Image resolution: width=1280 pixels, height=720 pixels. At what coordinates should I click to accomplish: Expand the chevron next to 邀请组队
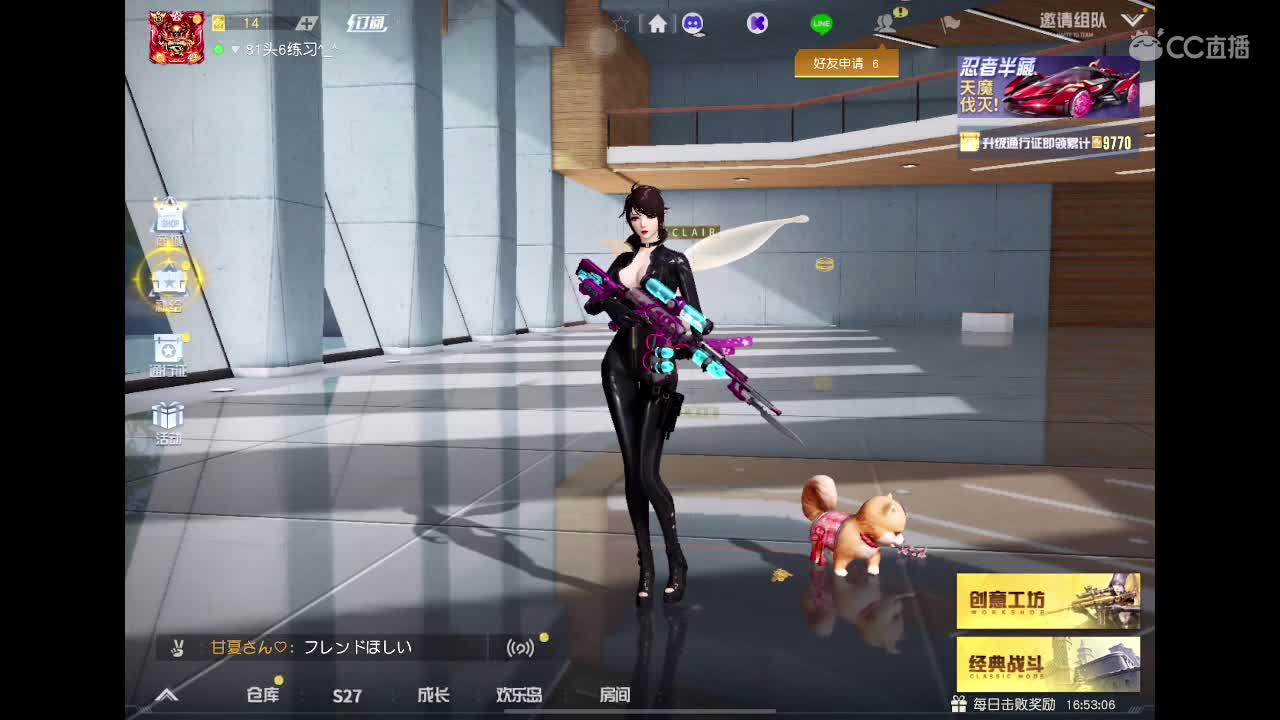point(1132,20)
